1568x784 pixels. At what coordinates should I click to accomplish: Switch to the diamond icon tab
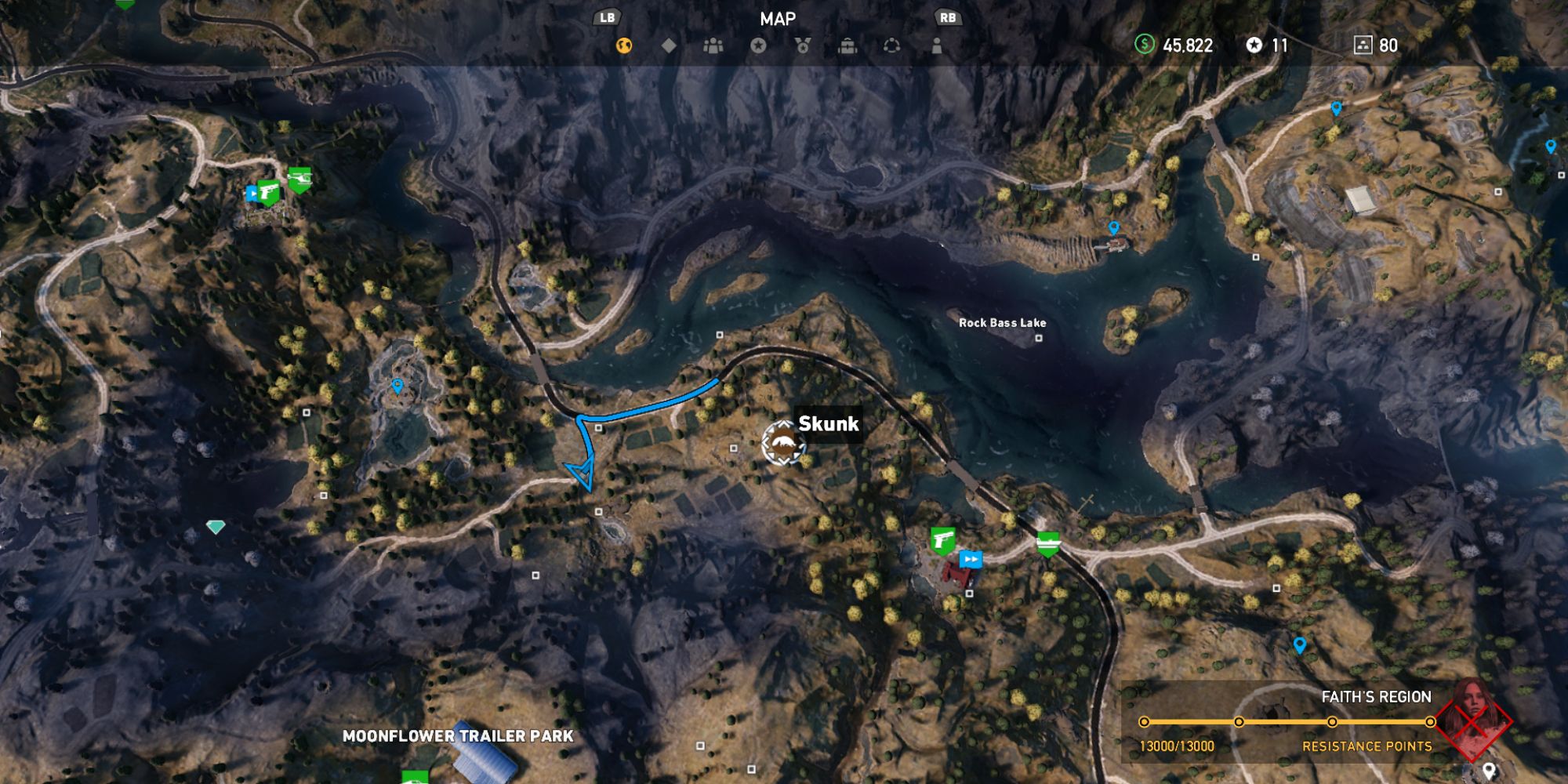click(x=669, y=45)
